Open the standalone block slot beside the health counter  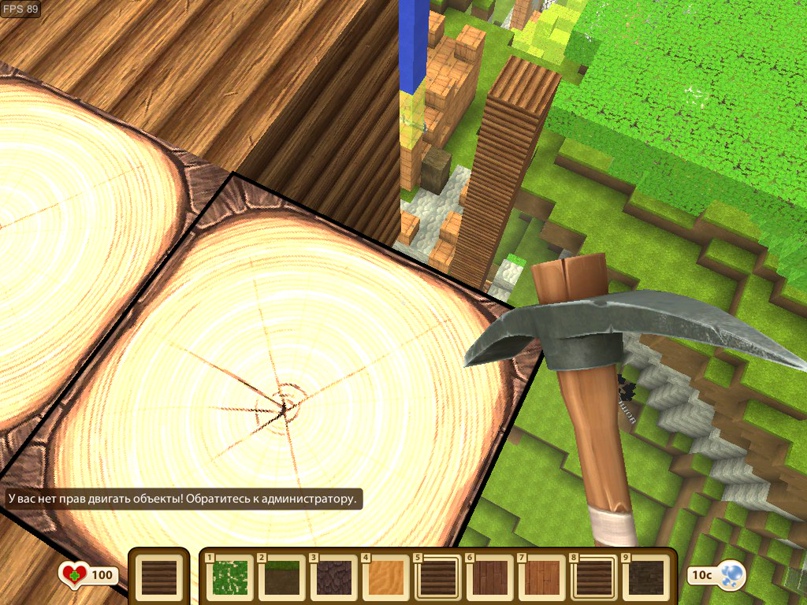[x=158, y=577]
